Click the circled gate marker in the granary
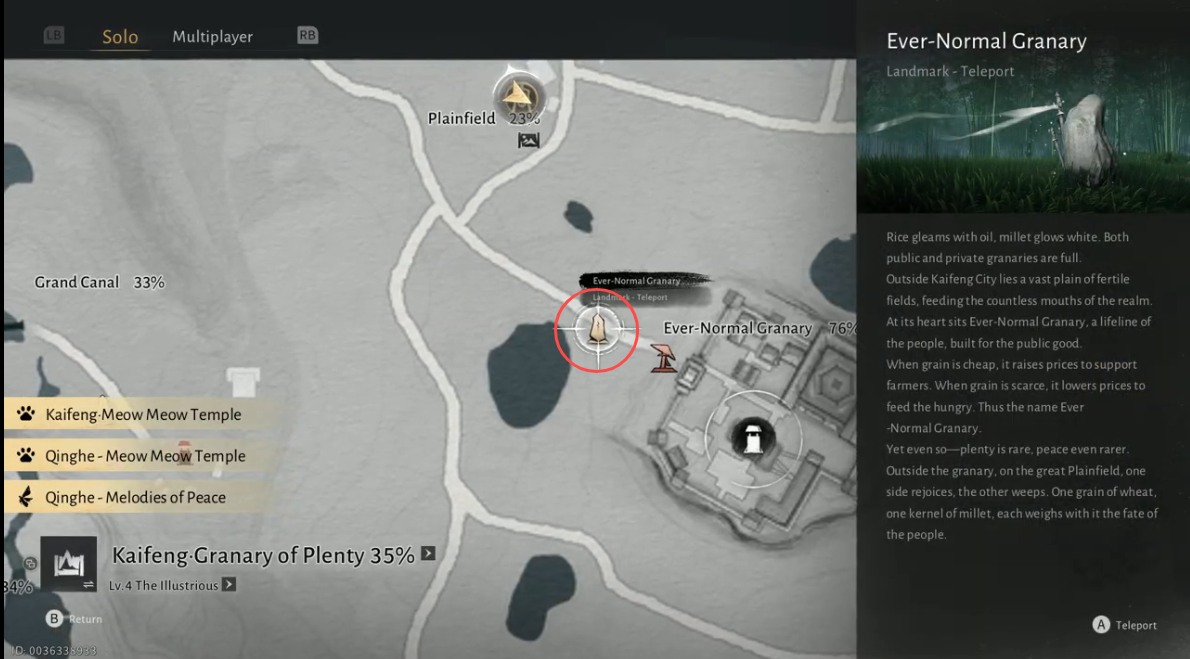Viewport: 1190px width, 659px height. pyautogui.click(x=752, y=436)
